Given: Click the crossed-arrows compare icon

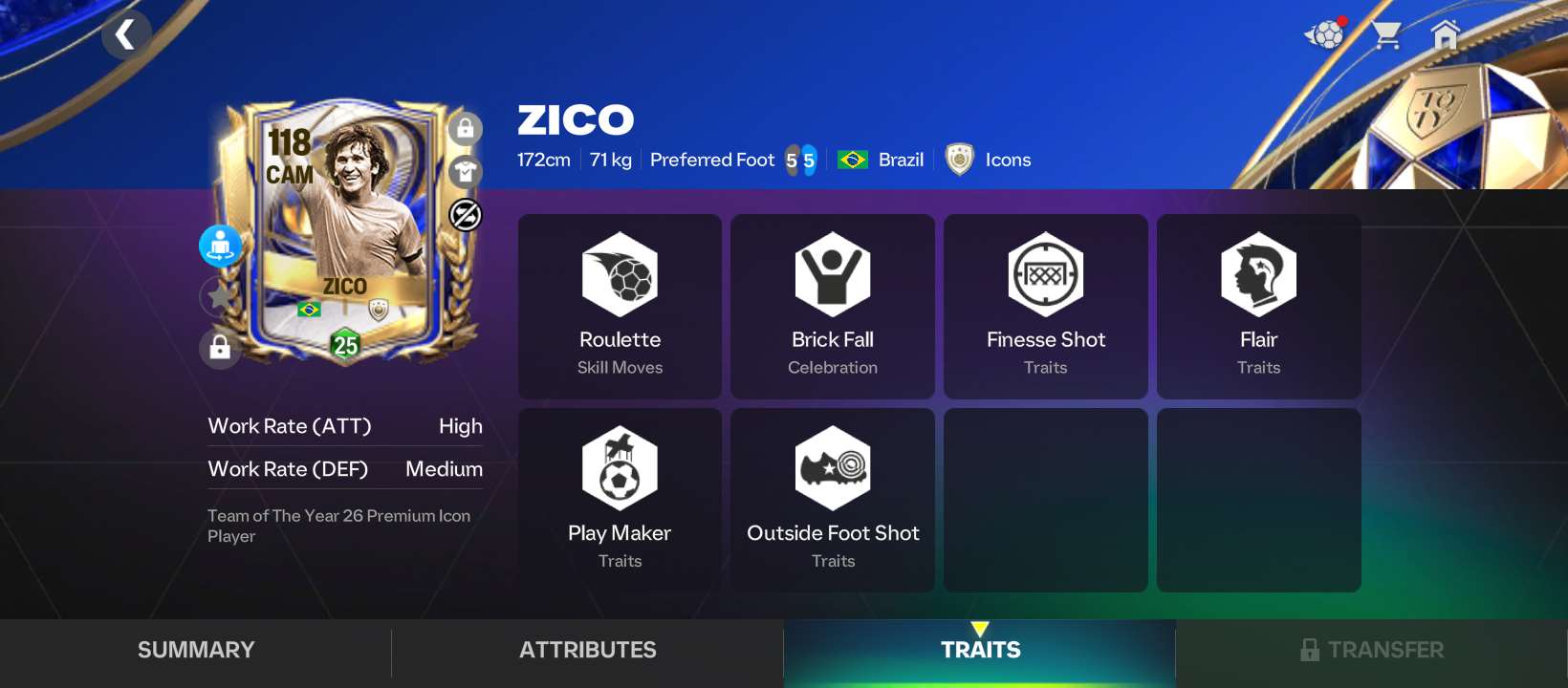Looking at the screenshot, I should click(466, 214).
